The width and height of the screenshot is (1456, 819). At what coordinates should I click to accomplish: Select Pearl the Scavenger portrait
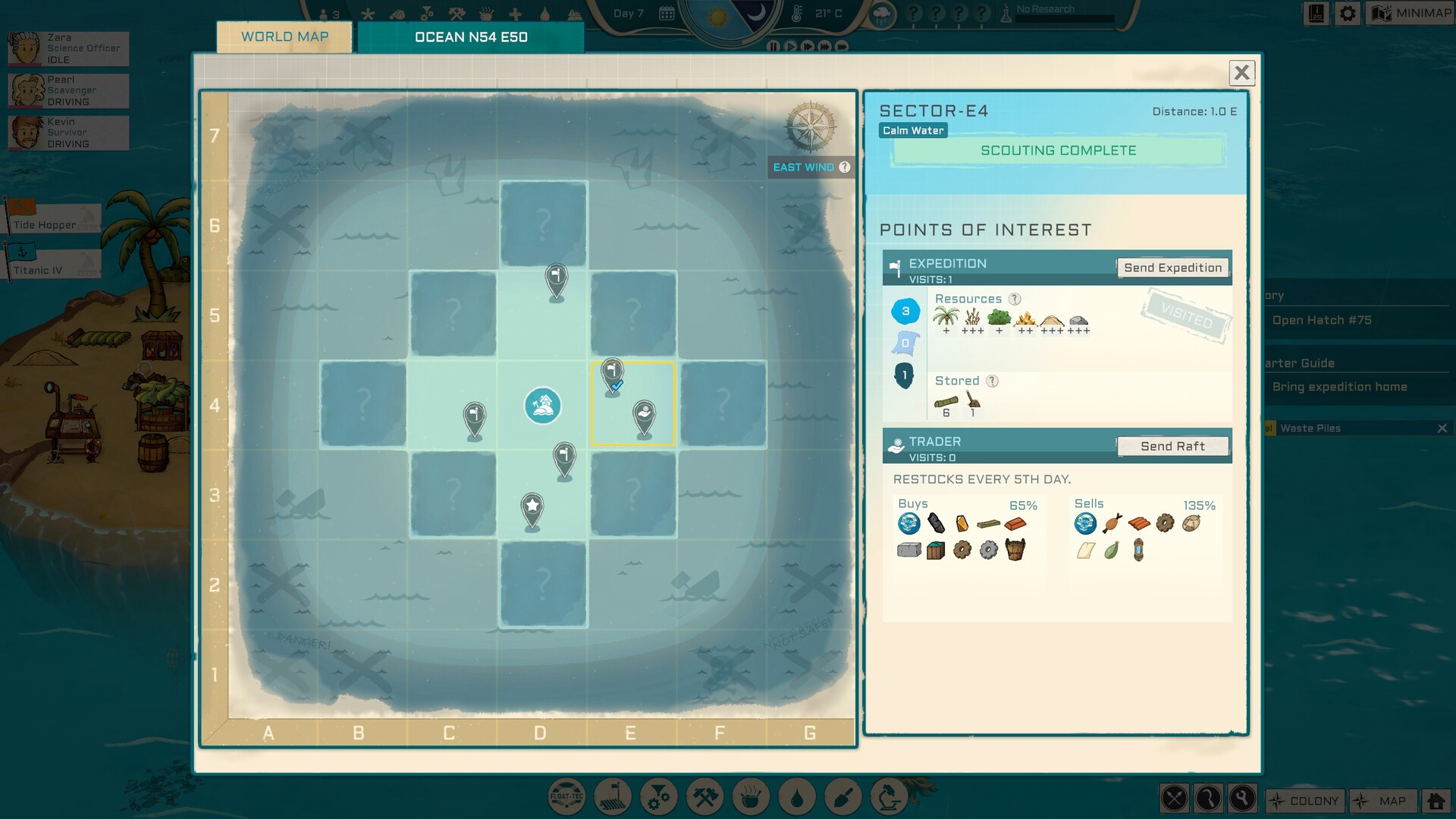(26, 90)
